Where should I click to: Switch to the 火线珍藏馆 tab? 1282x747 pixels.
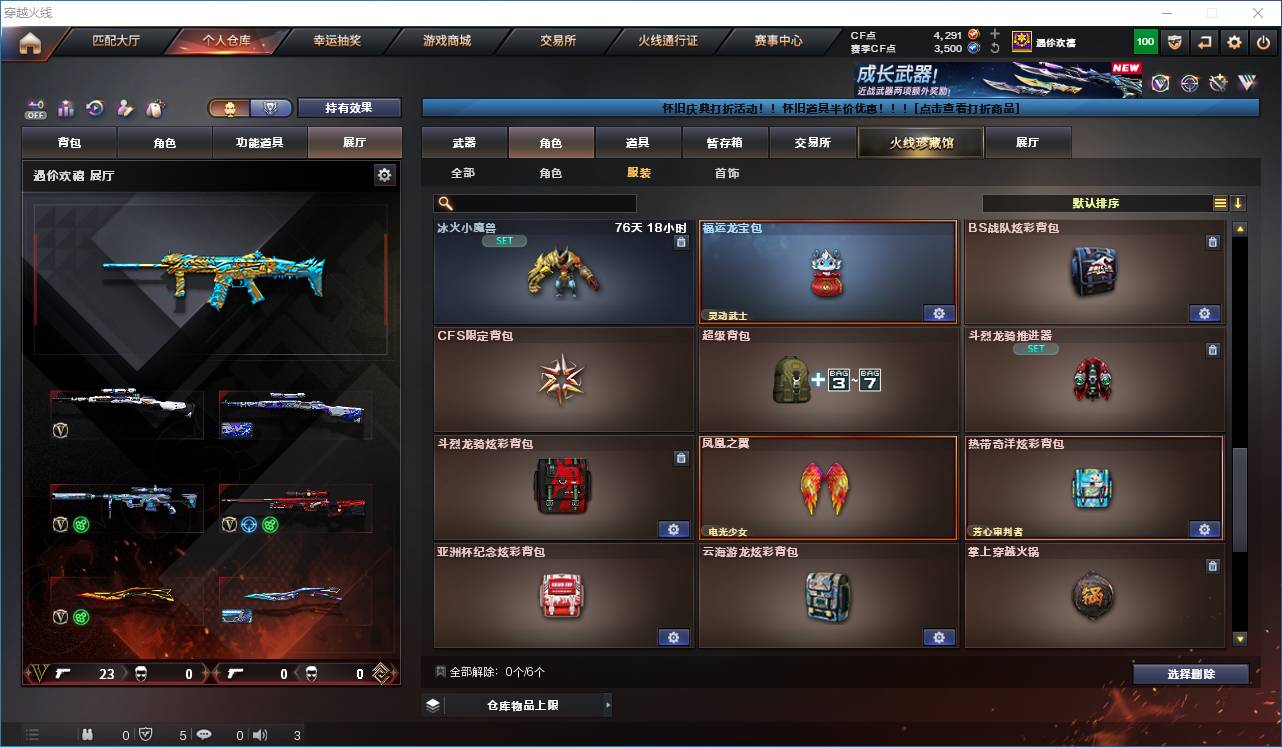pyautogui.click(x=919, y=142)
